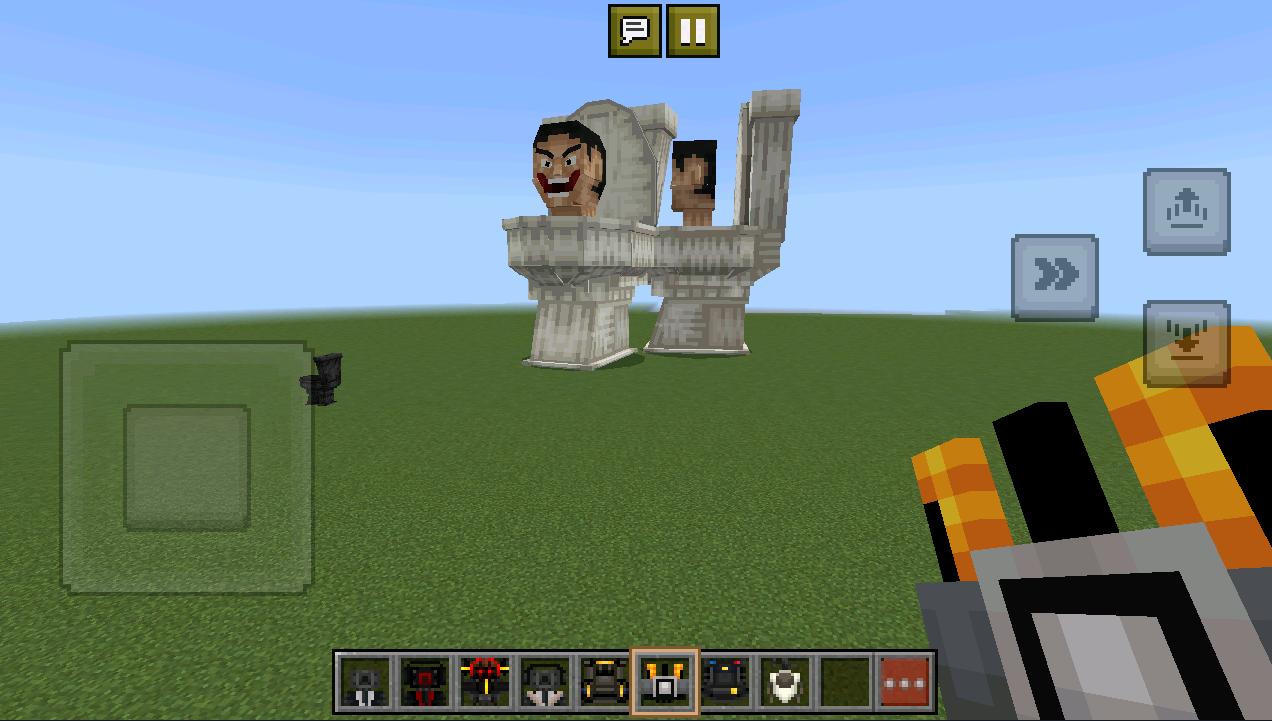1272x721 pixels.
Task: Select the dark item with yellow stripes
Action: pos(605,683)
